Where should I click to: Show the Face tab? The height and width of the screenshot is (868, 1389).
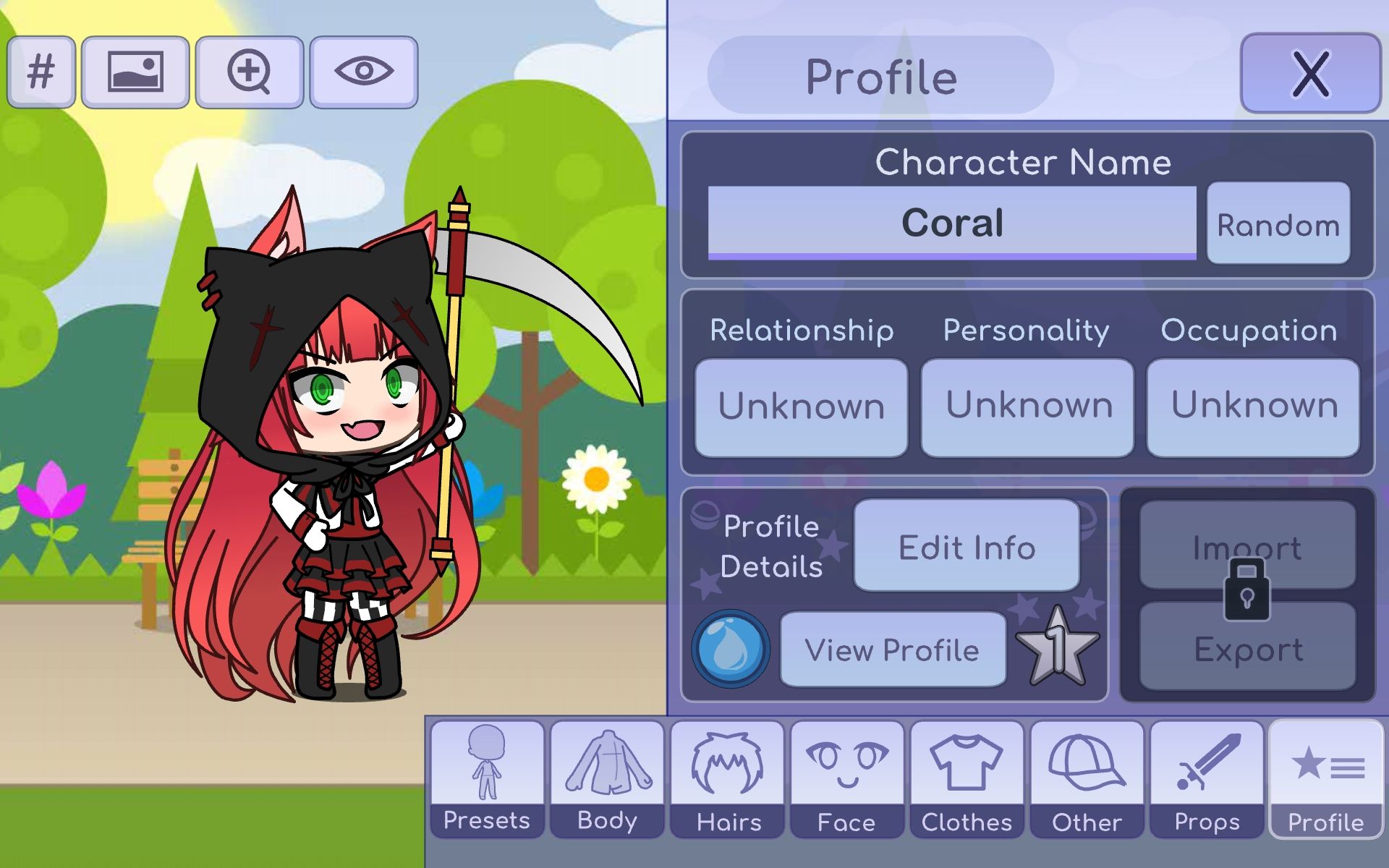pyautogui.click(x=847, y=779)
